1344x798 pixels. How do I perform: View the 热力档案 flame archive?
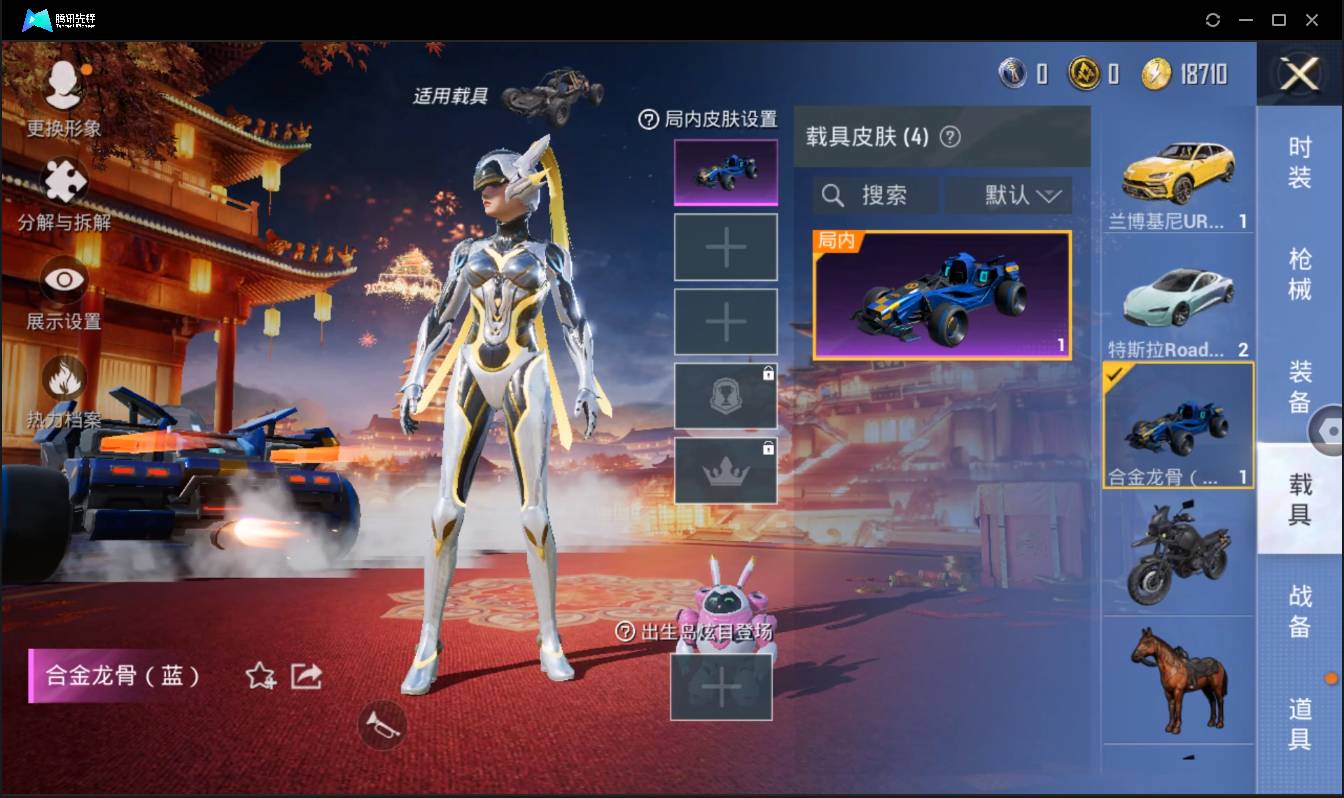pyautogui.click(x=62, y=375)
